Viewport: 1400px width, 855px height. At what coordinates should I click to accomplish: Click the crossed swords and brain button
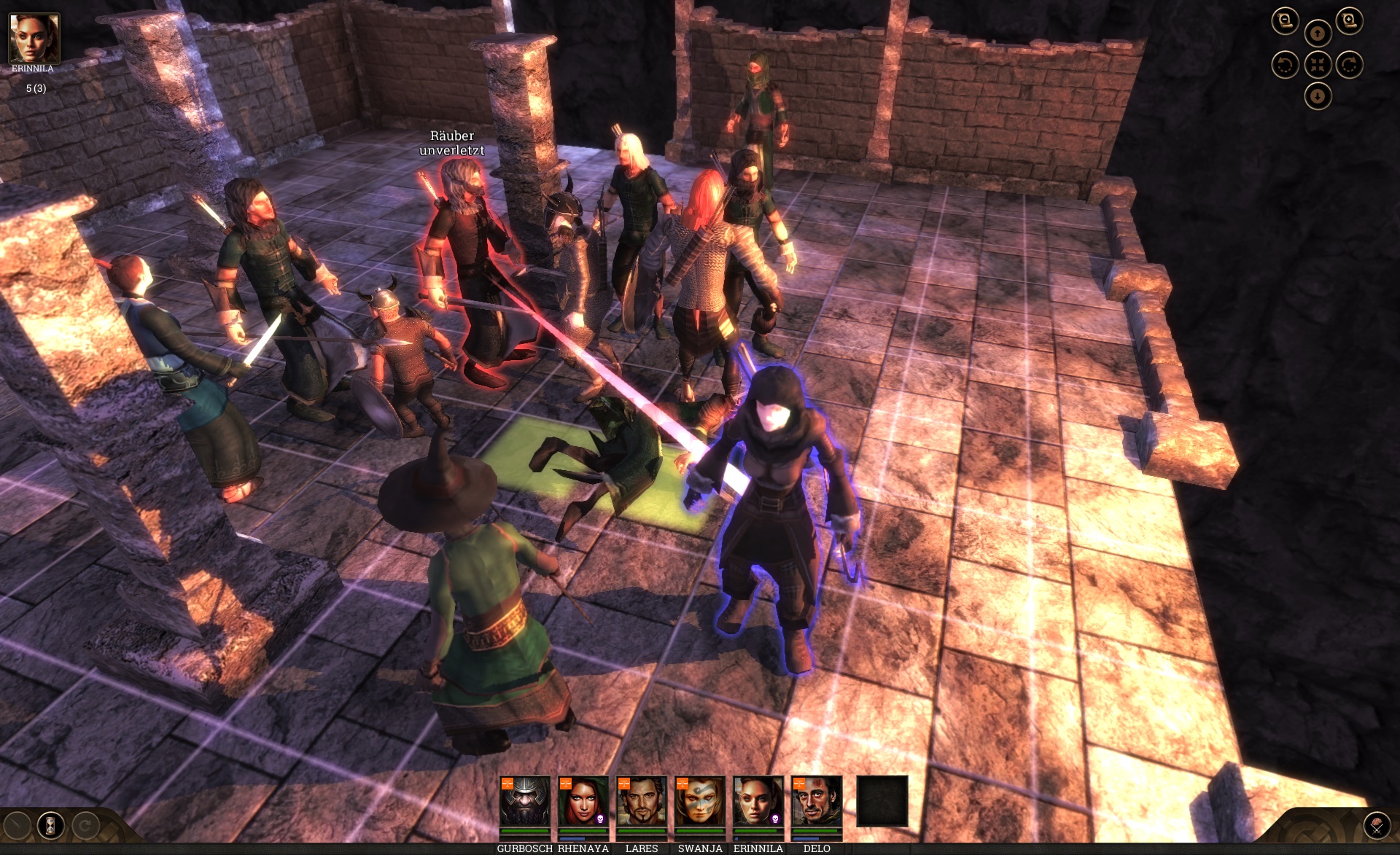point(1377,827)
